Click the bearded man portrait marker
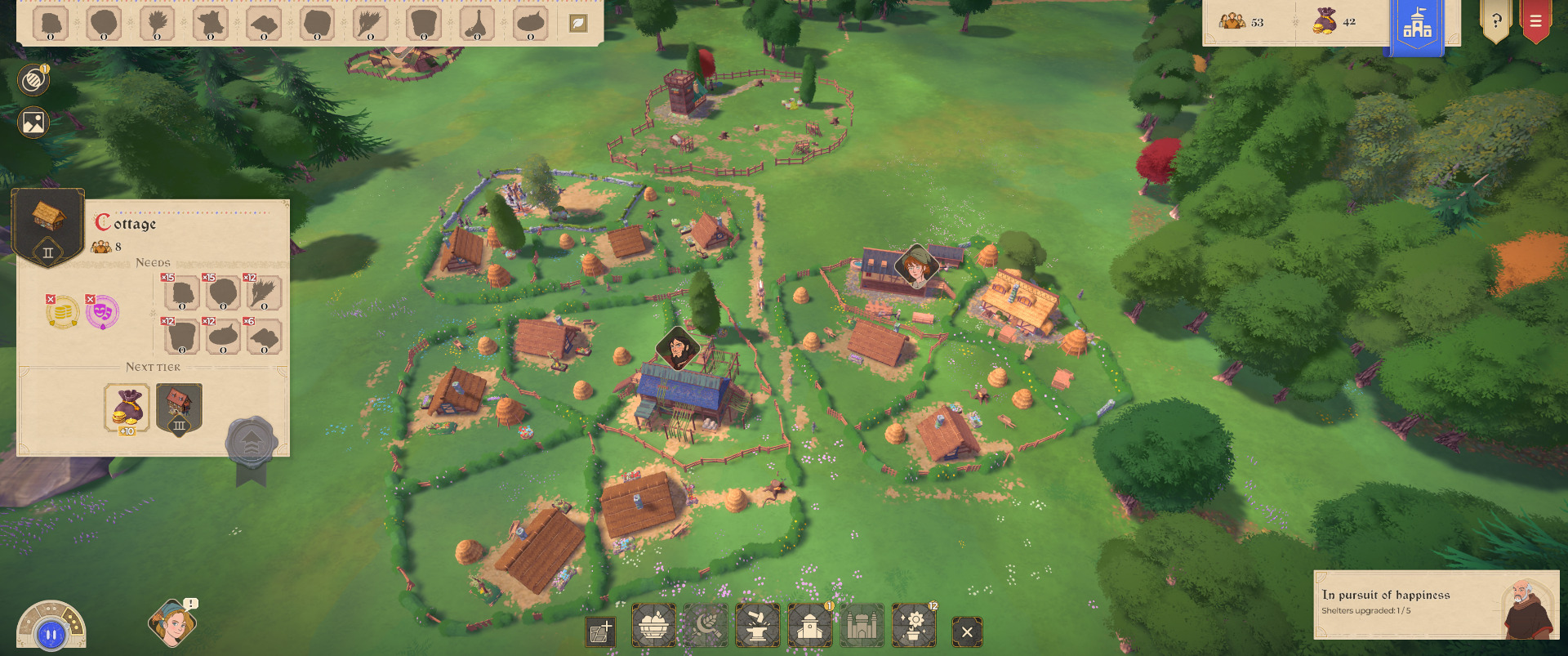Screen dimensions: 1568x656 (x=678, y=348)
